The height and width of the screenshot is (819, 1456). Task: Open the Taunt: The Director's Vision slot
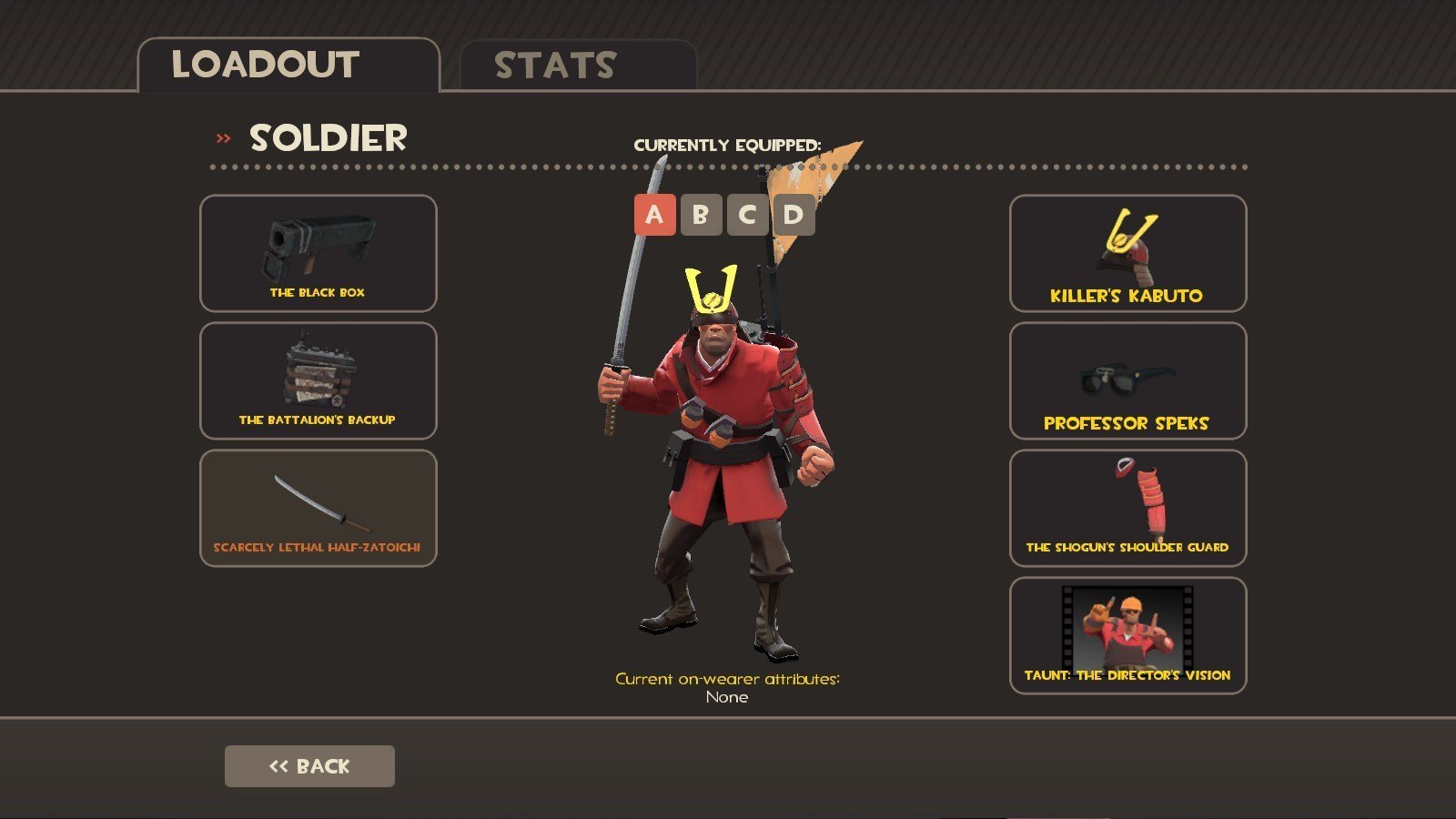(1127, 635)
